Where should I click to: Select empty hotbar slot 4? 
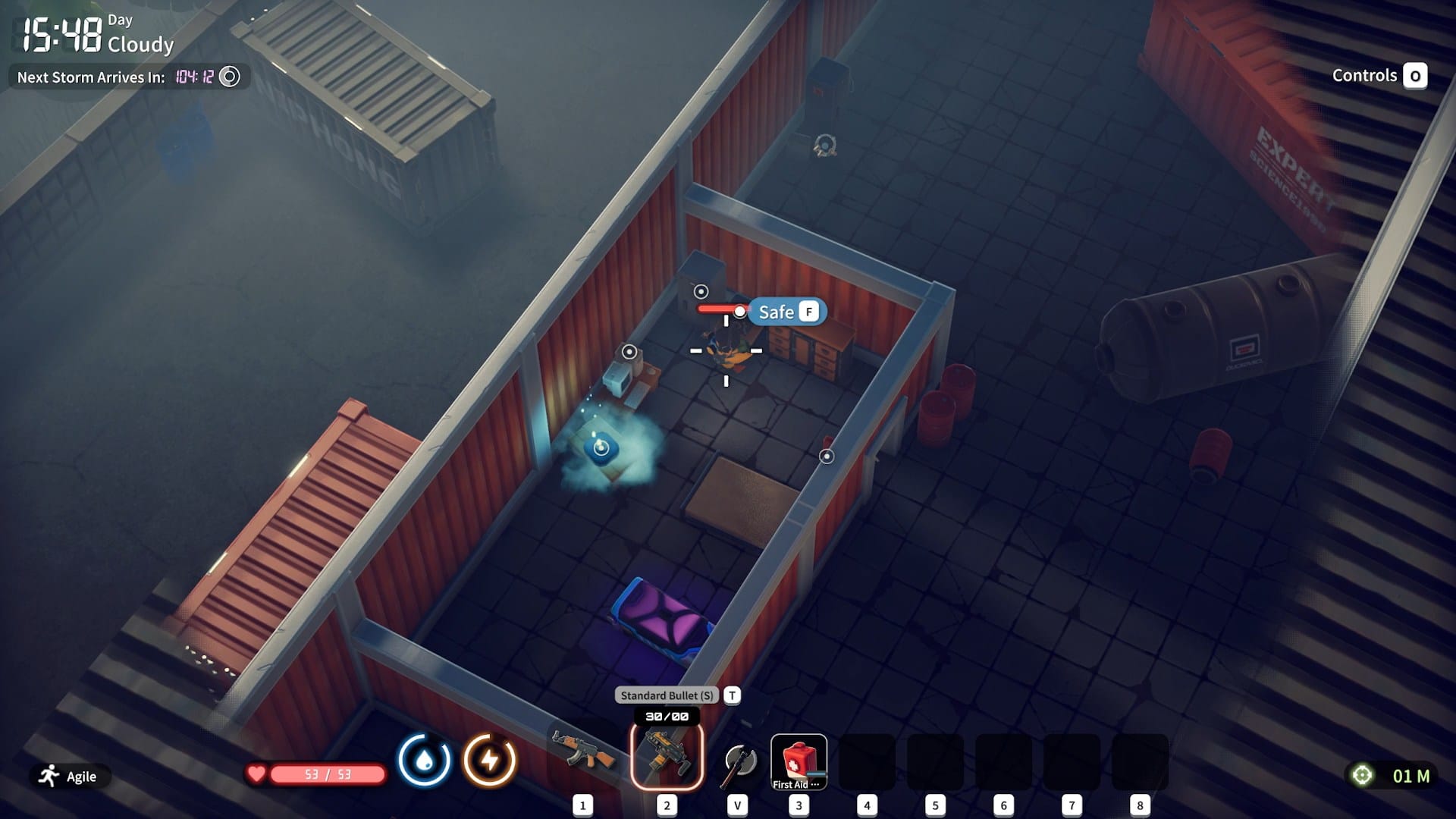(x=867, y=758)
